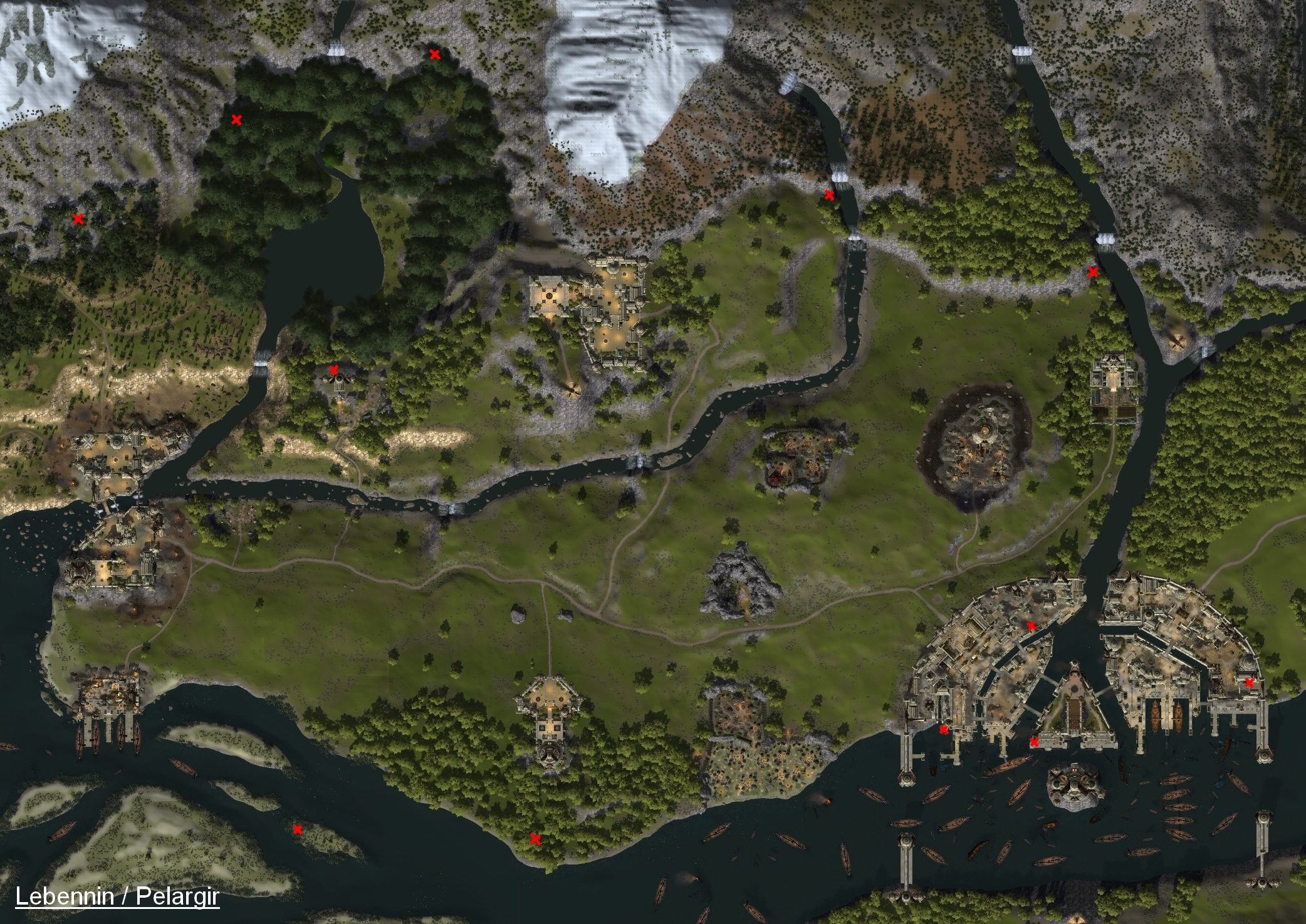Select the red X on the river island
This screenshot has width=1306, height=924.
coord(298,830)
